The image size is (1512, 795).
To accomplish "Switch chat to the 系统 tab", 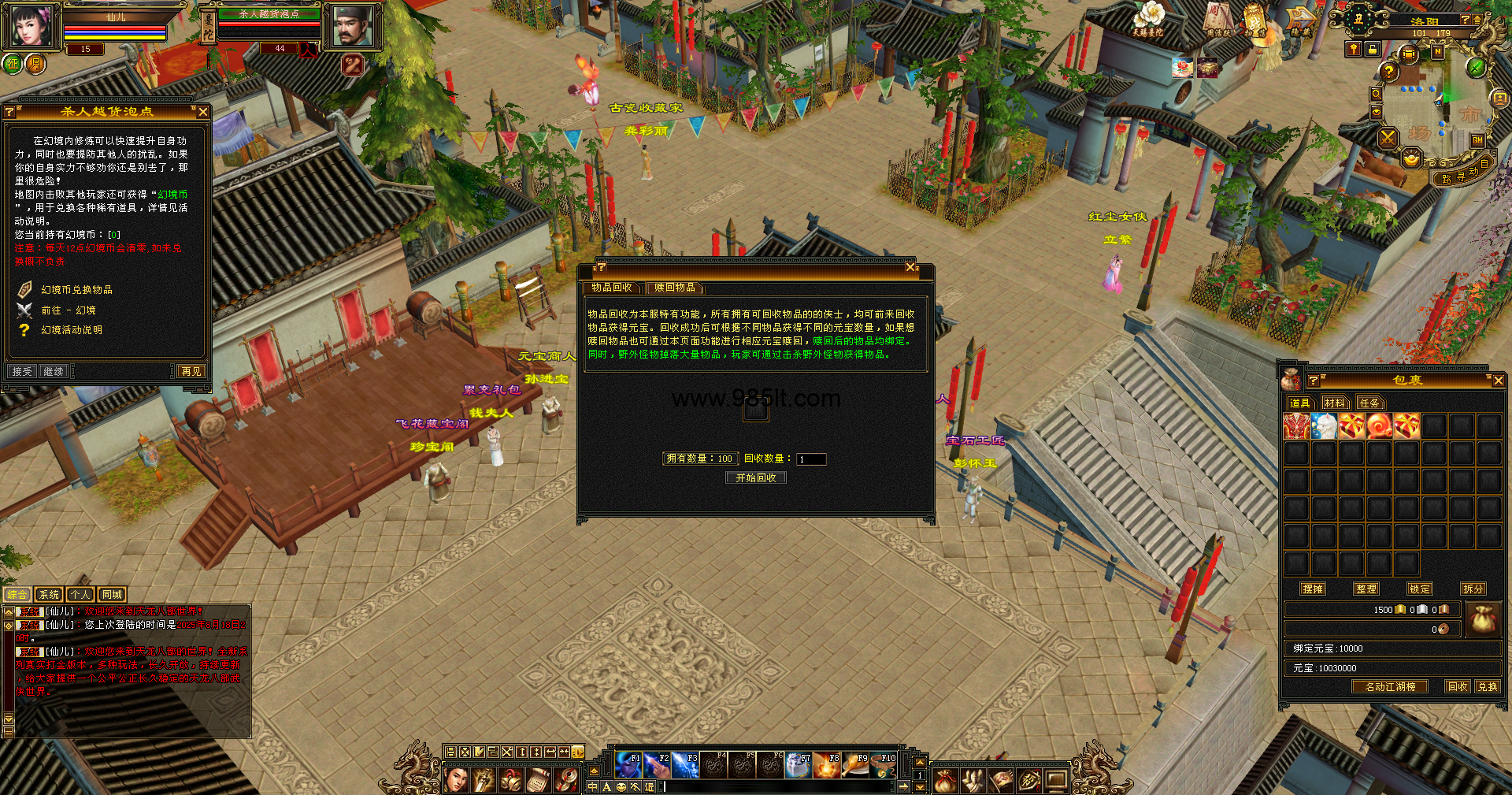I will [x=49, y=595].
